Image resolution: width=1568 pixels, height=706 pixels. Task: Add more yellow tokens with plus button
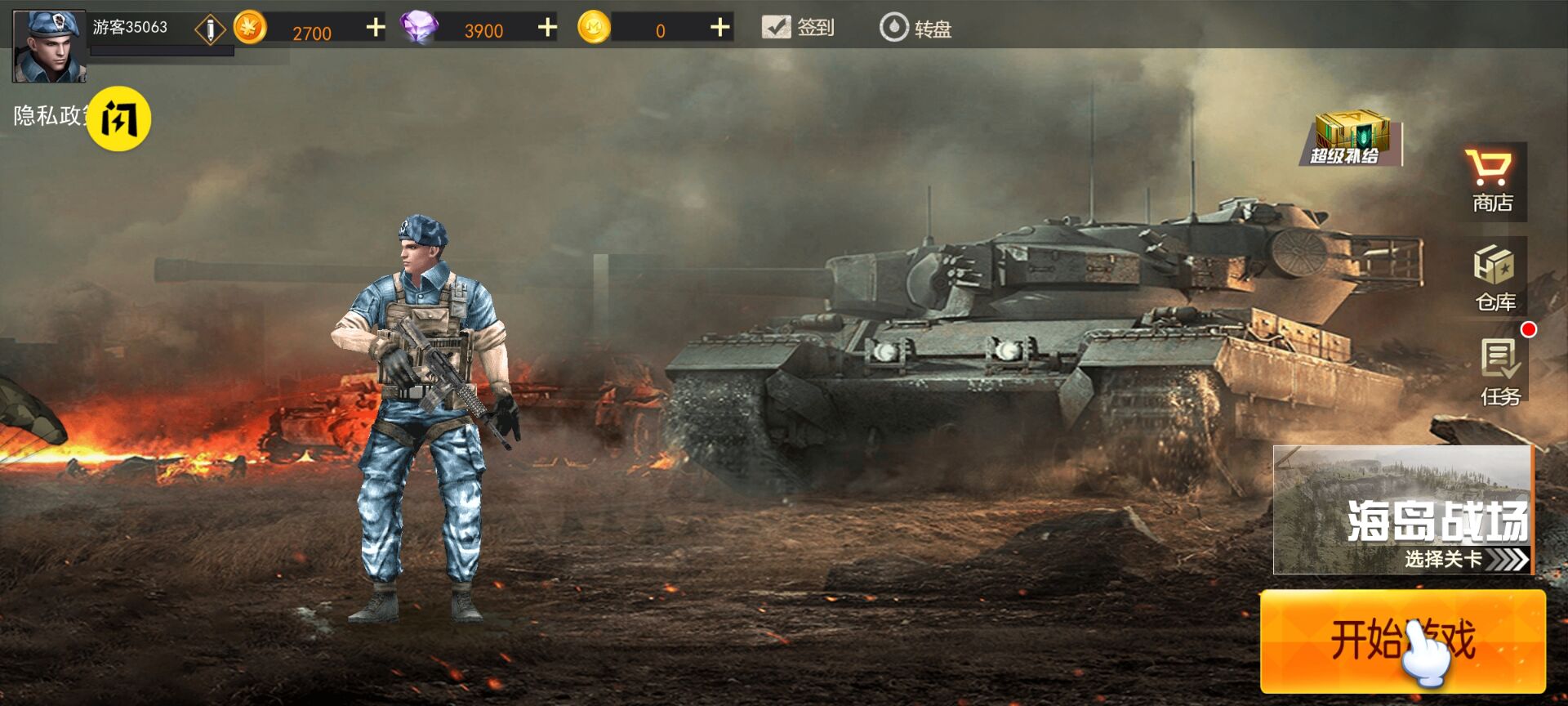point(719,29)
